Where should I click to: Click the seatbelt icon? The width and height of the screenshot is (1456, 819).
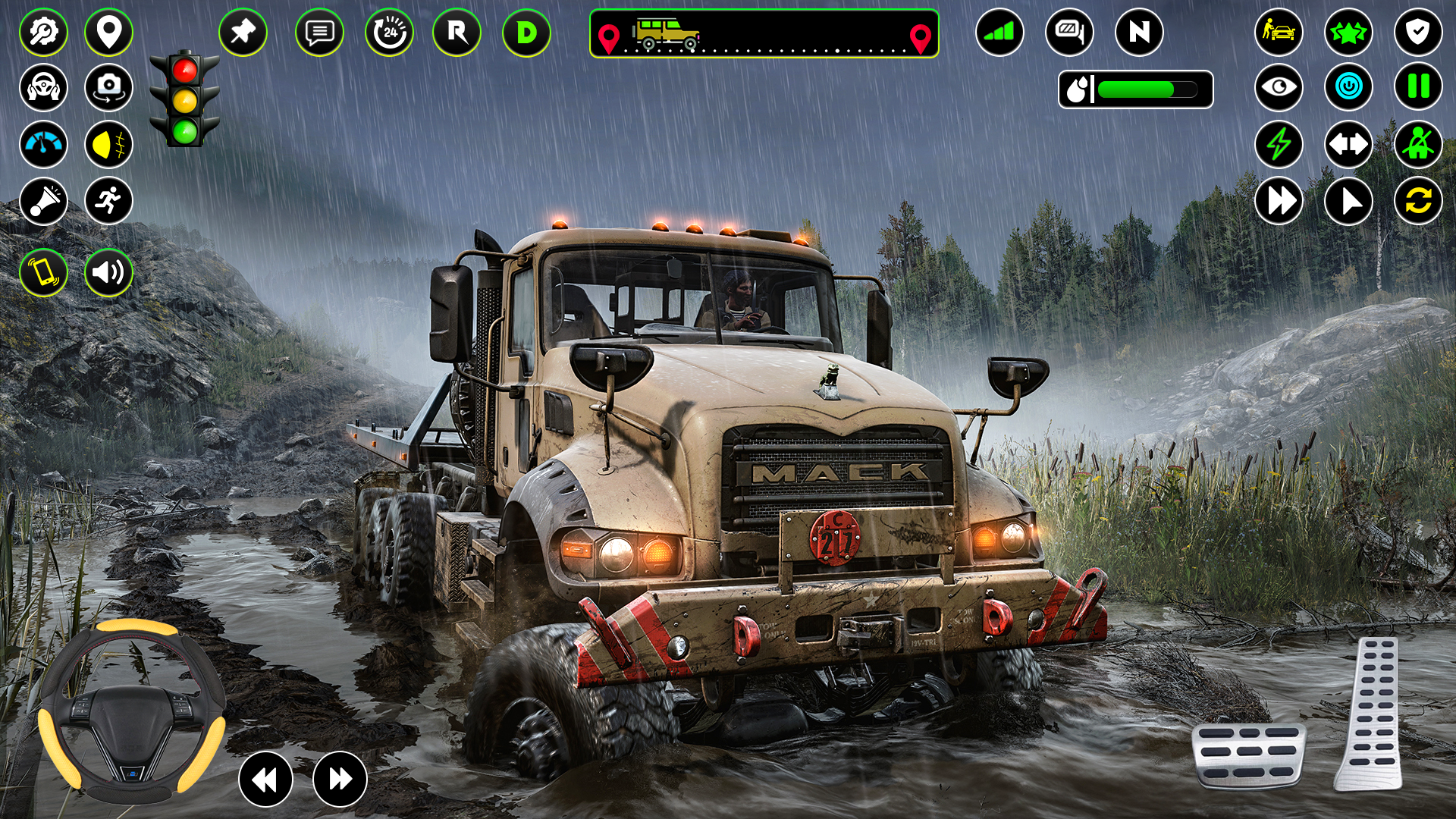point(1418,144)
